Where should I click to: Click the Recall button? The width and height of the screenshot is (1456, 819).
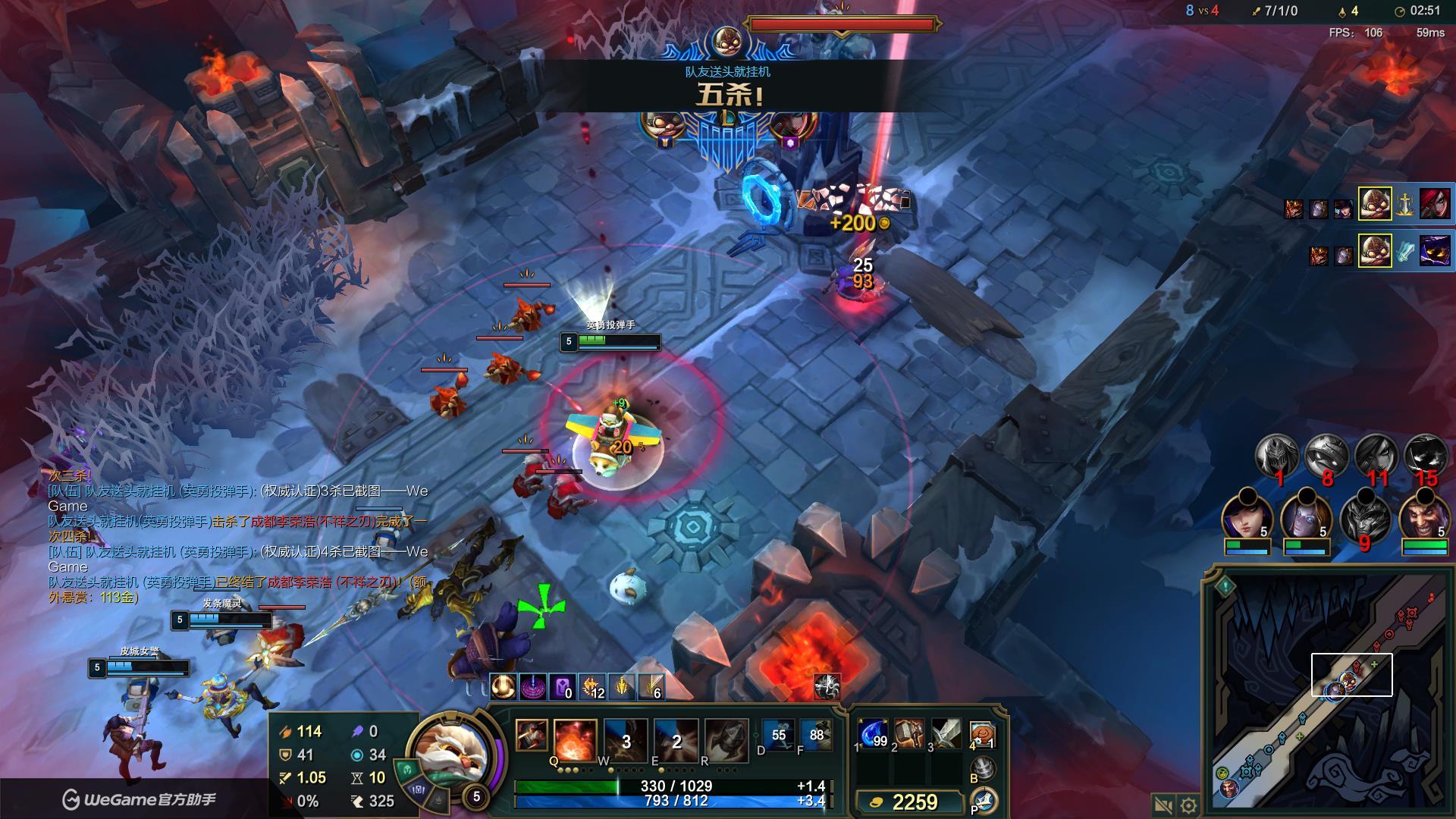pos(983,769)
